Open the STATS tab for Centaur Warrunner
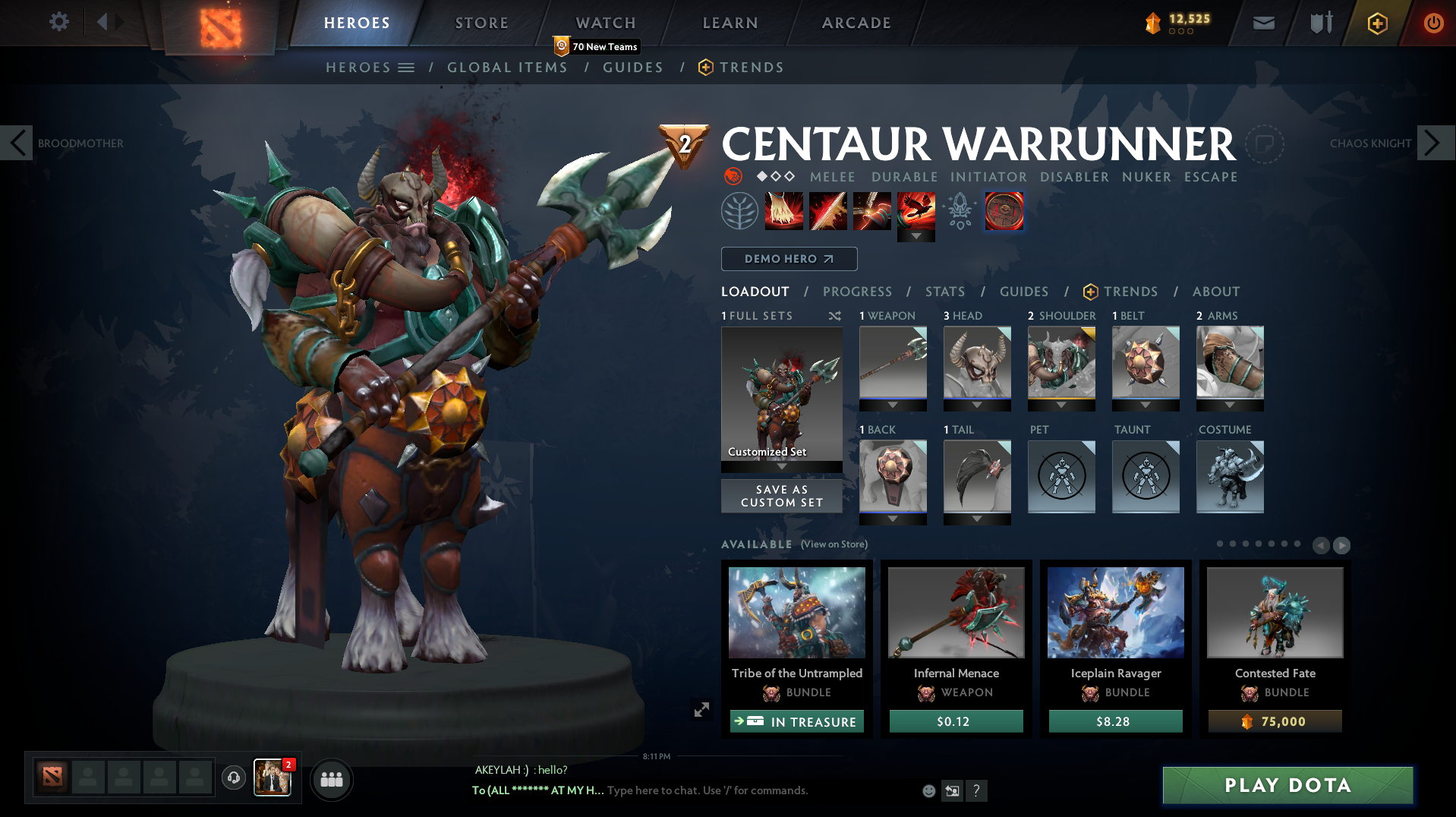This screenshot has width=1456, height=817. click(944, 292)
